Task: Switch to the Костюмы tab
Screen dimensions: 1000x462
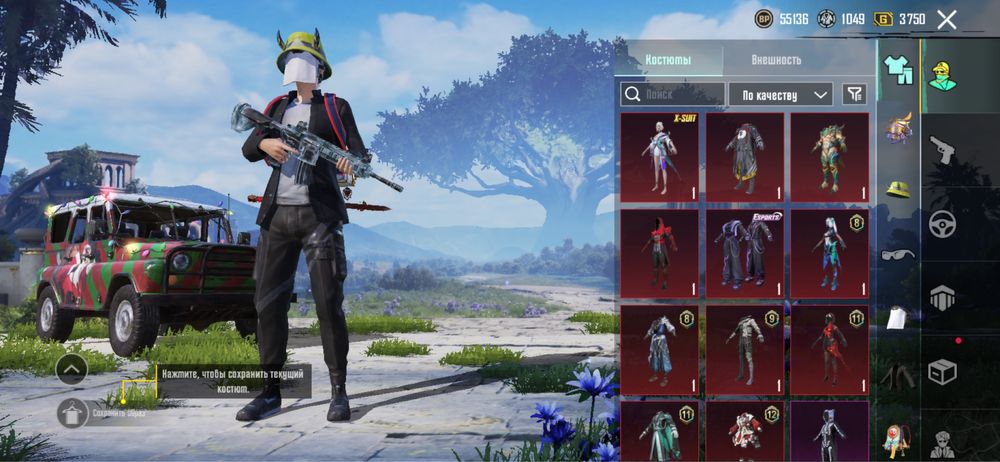Action: click(x=668, y=59)
